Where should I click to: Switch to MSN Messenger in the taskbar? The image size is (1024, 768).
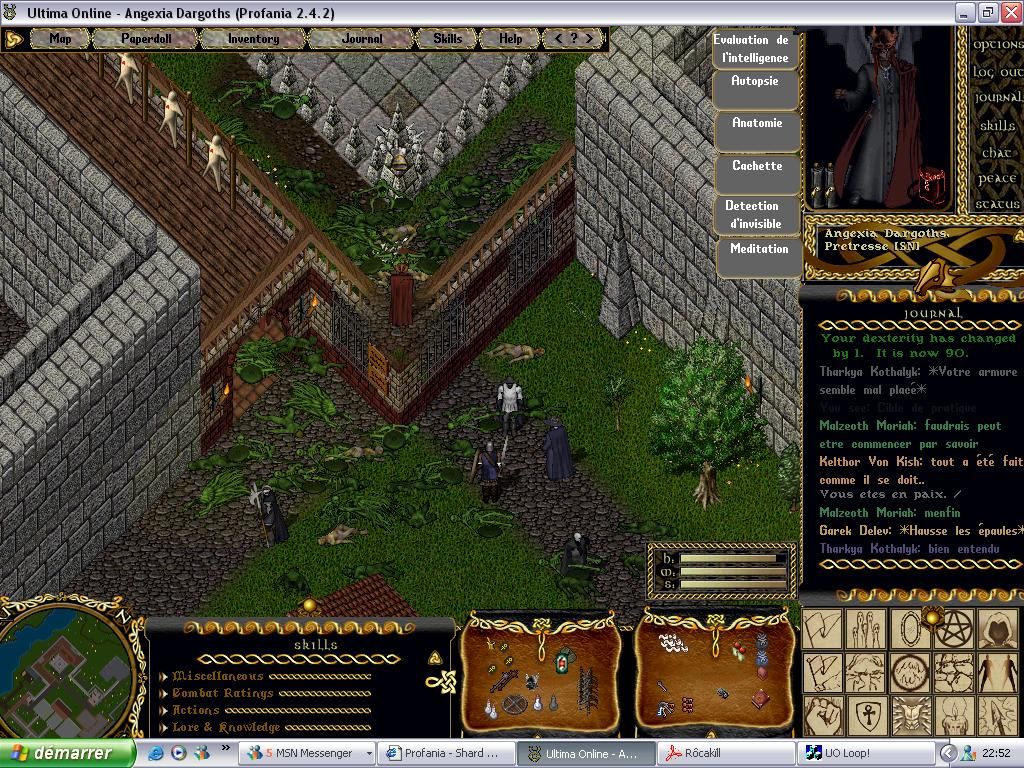coord(308,753)
